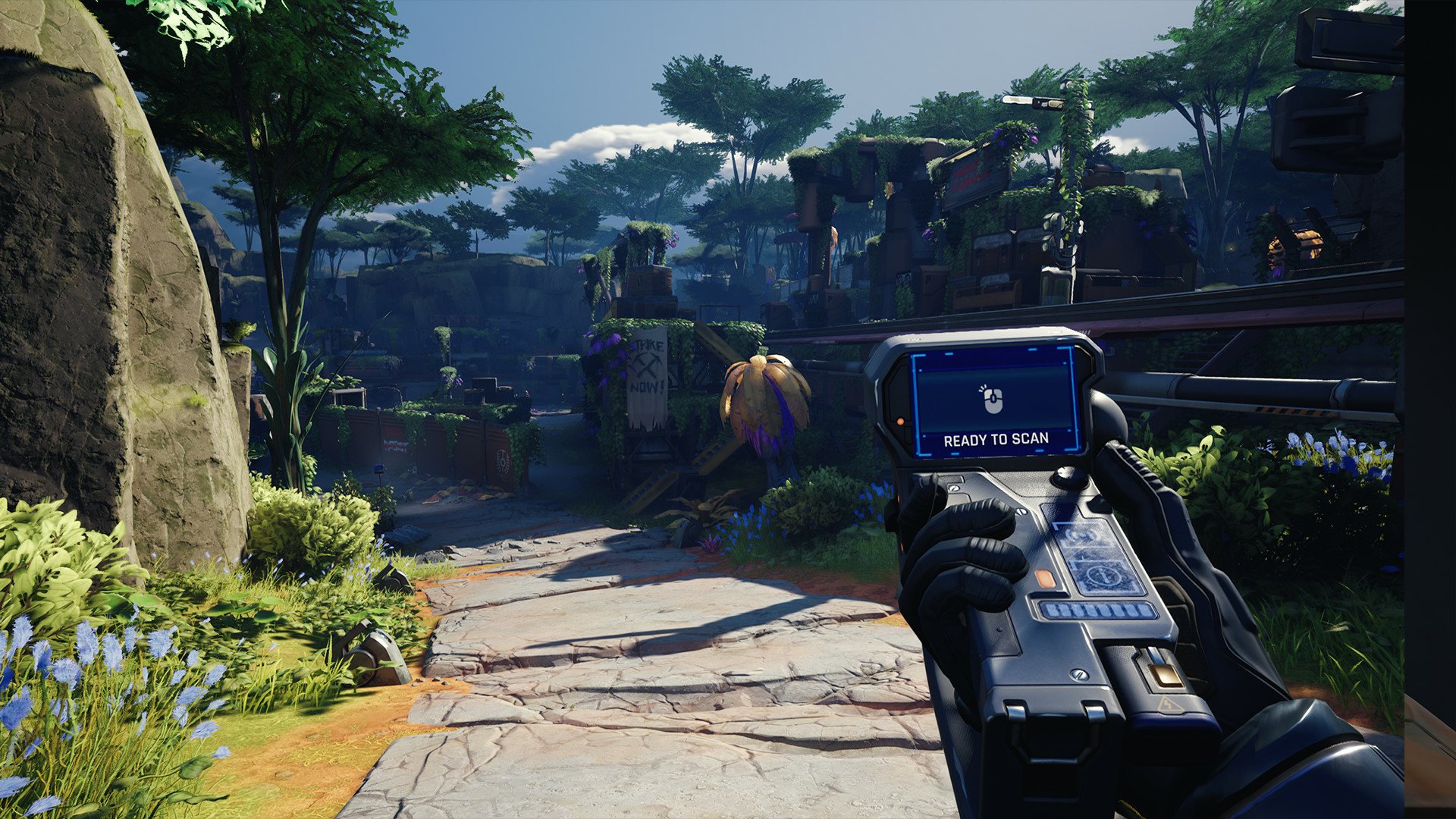Click the STRIKE NOW banner

pos(648,379)
